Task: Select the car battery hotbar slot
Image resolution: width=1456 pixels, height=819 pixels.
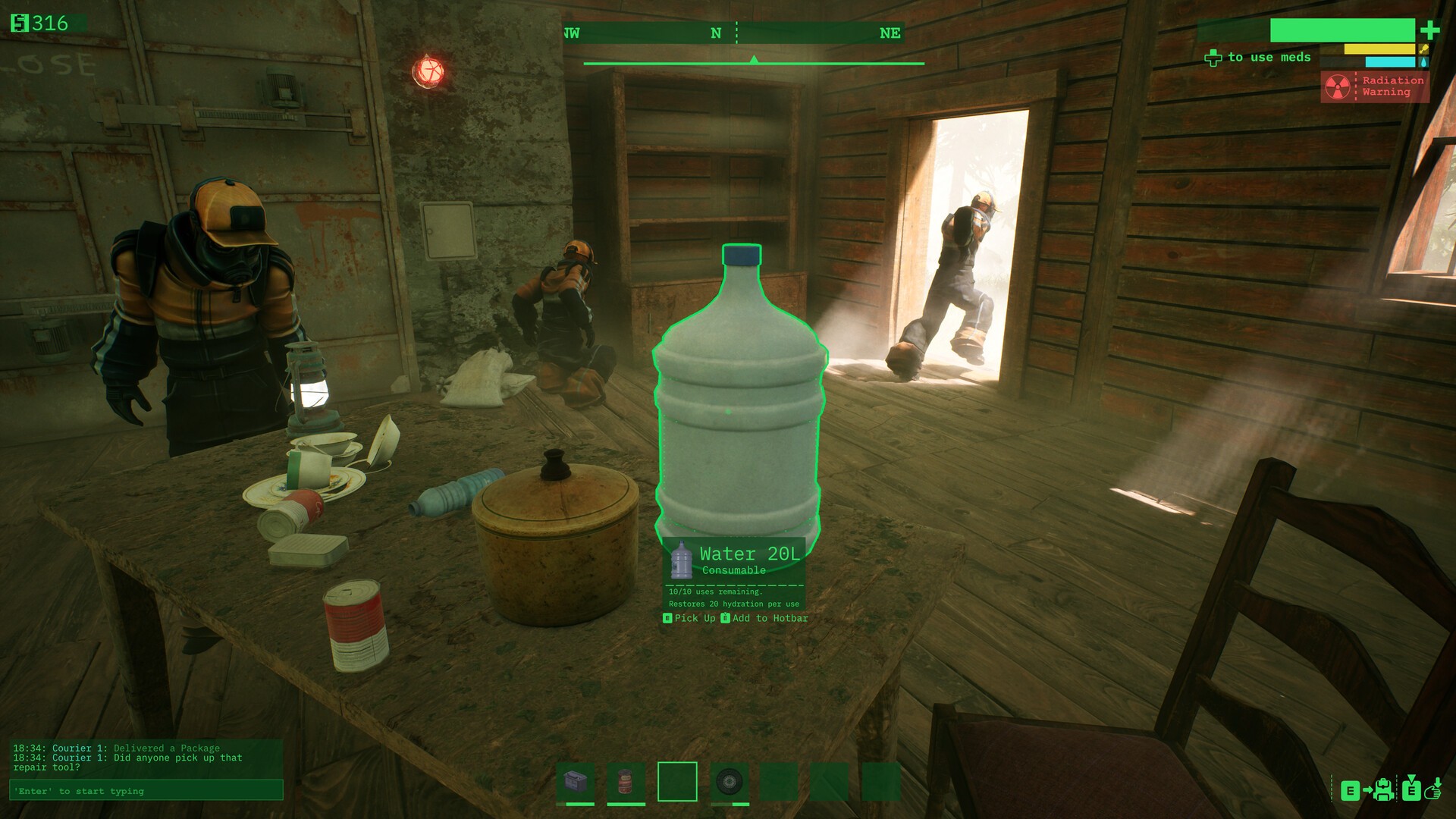Action: [576, 781]
